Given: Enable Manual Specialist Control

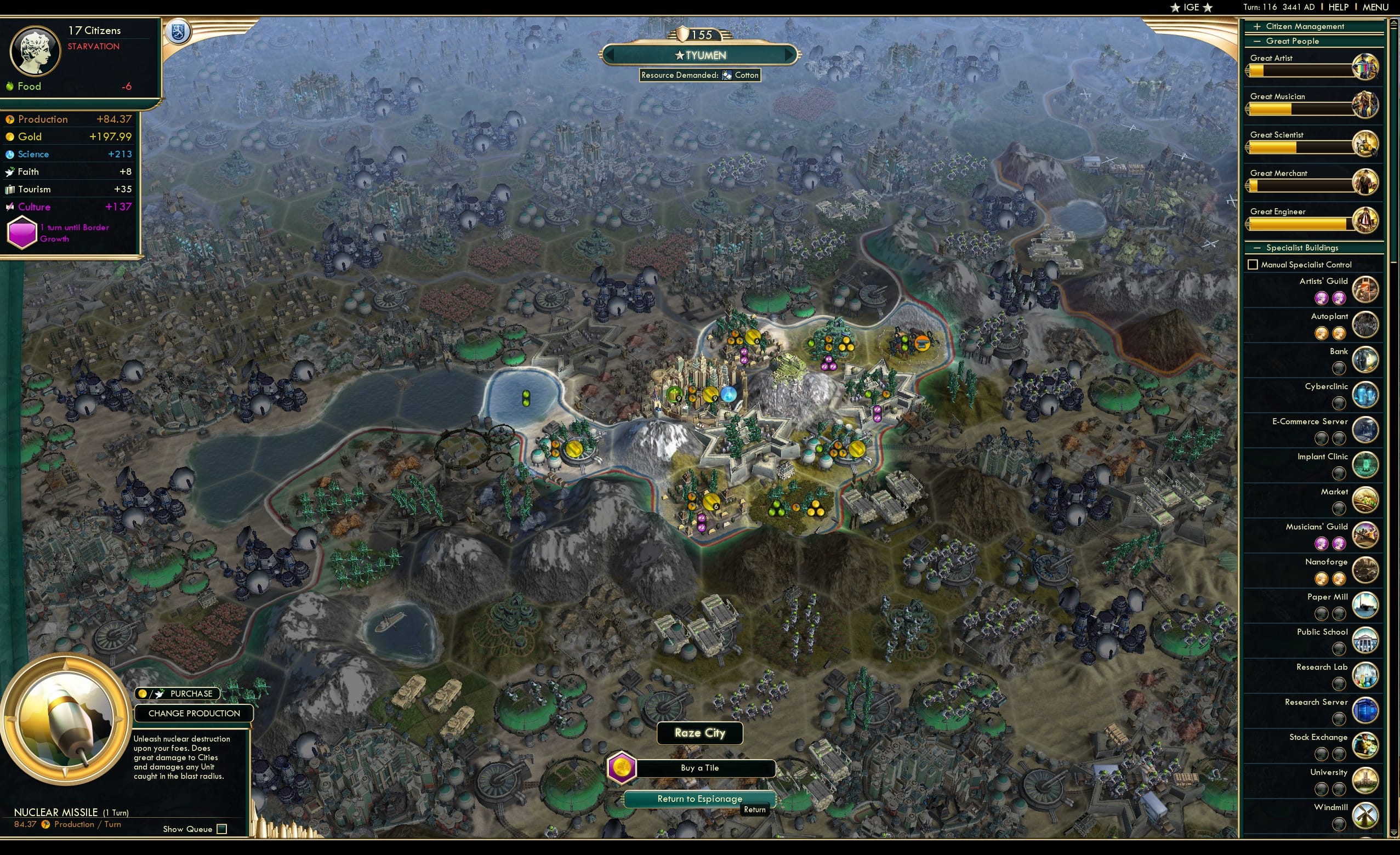Looking at the screenshot, I should pyautogui.click(x=1254, y=264).
